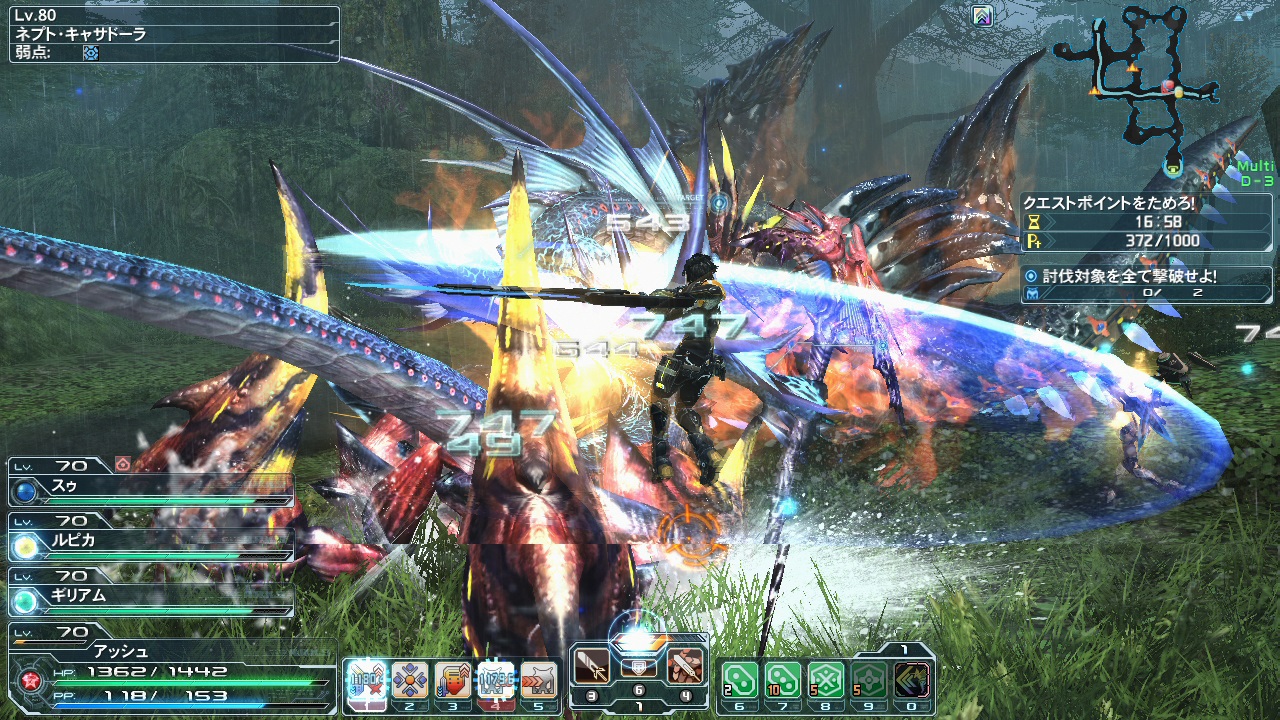Image resolution: width=1280 pixels, height=720 pixels.
Task: Select the sword weapon in palette slot 3
Action: coord(590,666)
